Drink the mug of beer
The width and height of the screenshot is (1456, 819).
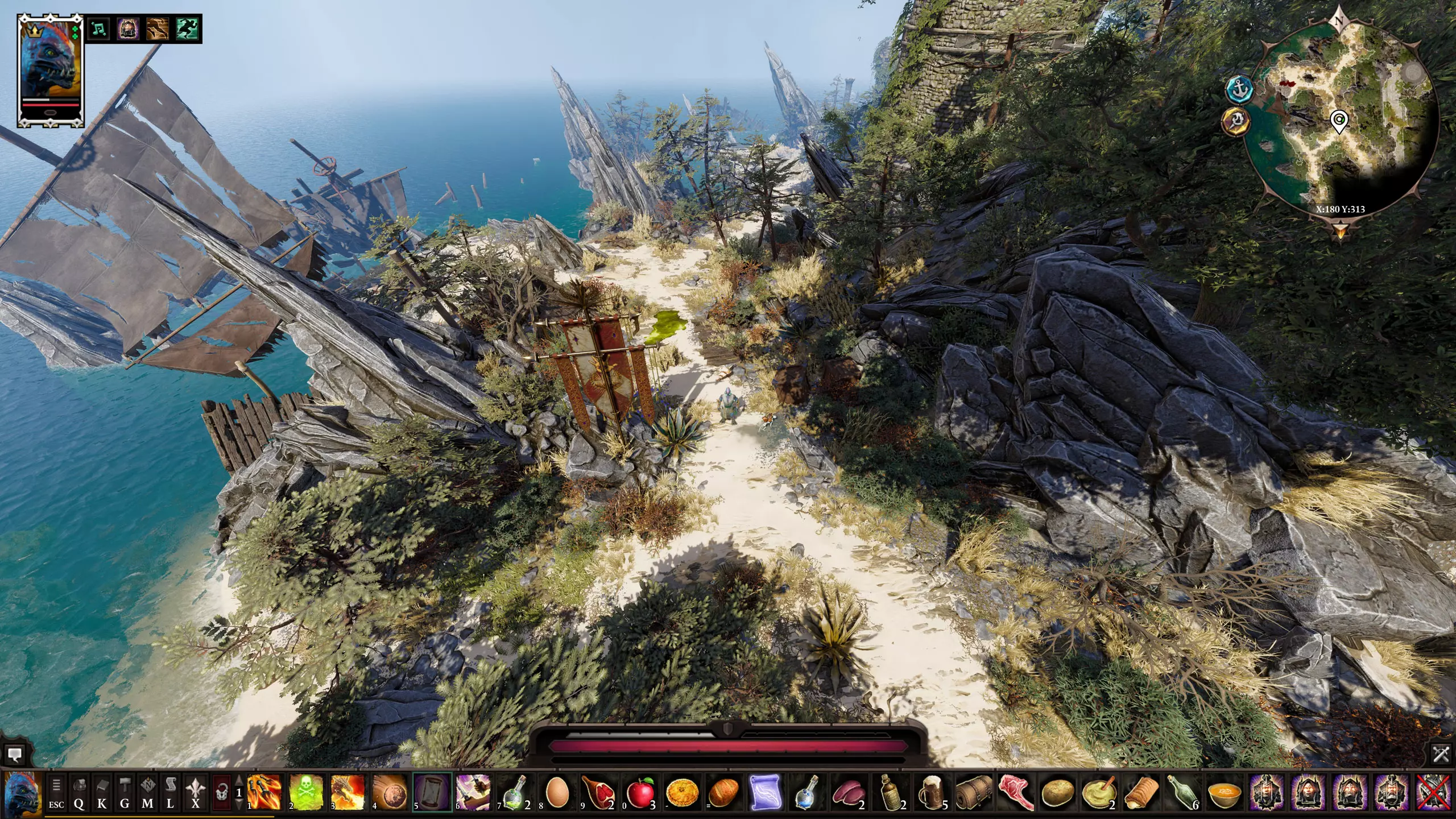point(931,792)
